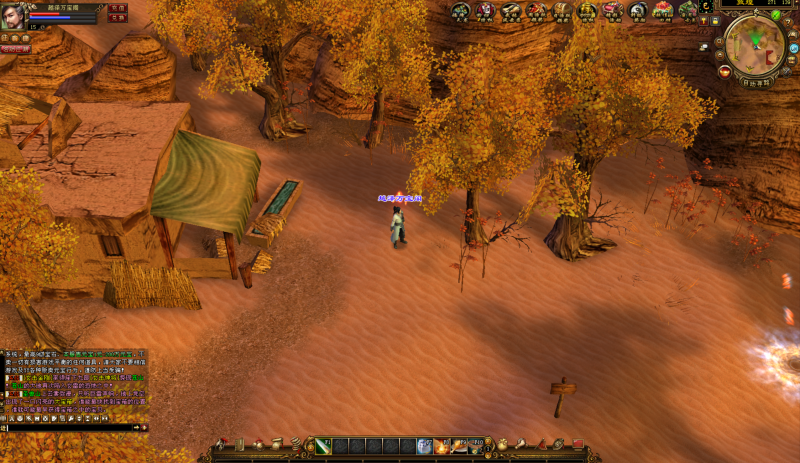Image resolution: width=800 pixels, height=463 pixels.
Task: Open the yin-yang icon in the top row
Action: (x=638, y=11)
